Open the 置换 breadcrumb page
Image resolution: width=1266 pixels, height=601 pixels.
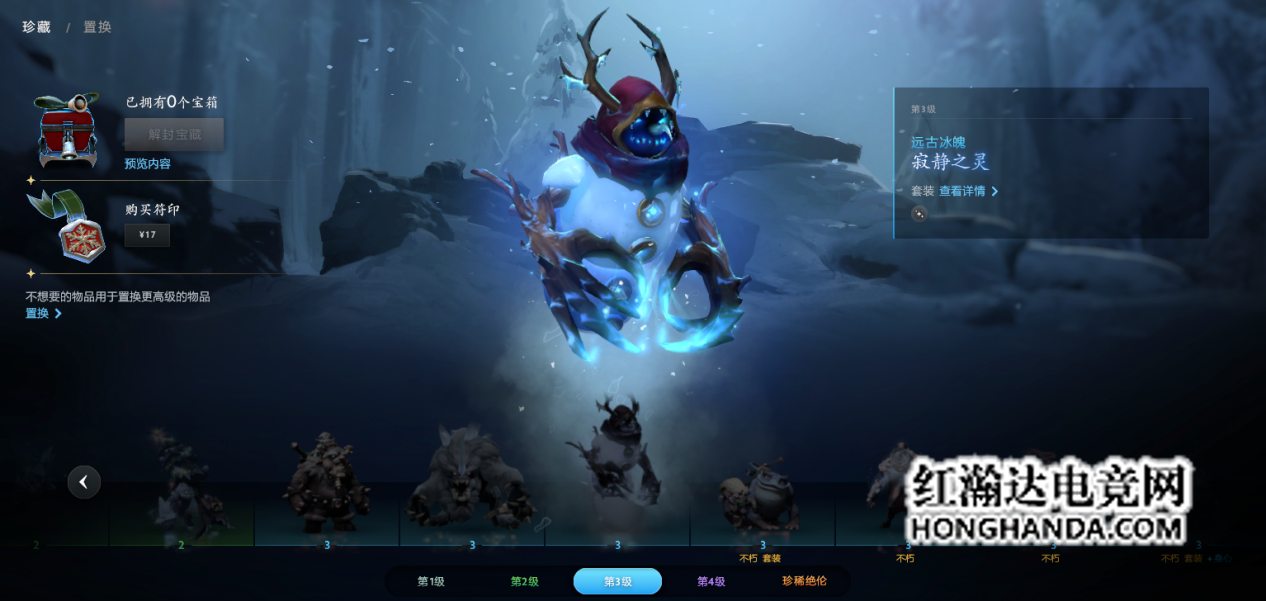click(x=97, y=27)
